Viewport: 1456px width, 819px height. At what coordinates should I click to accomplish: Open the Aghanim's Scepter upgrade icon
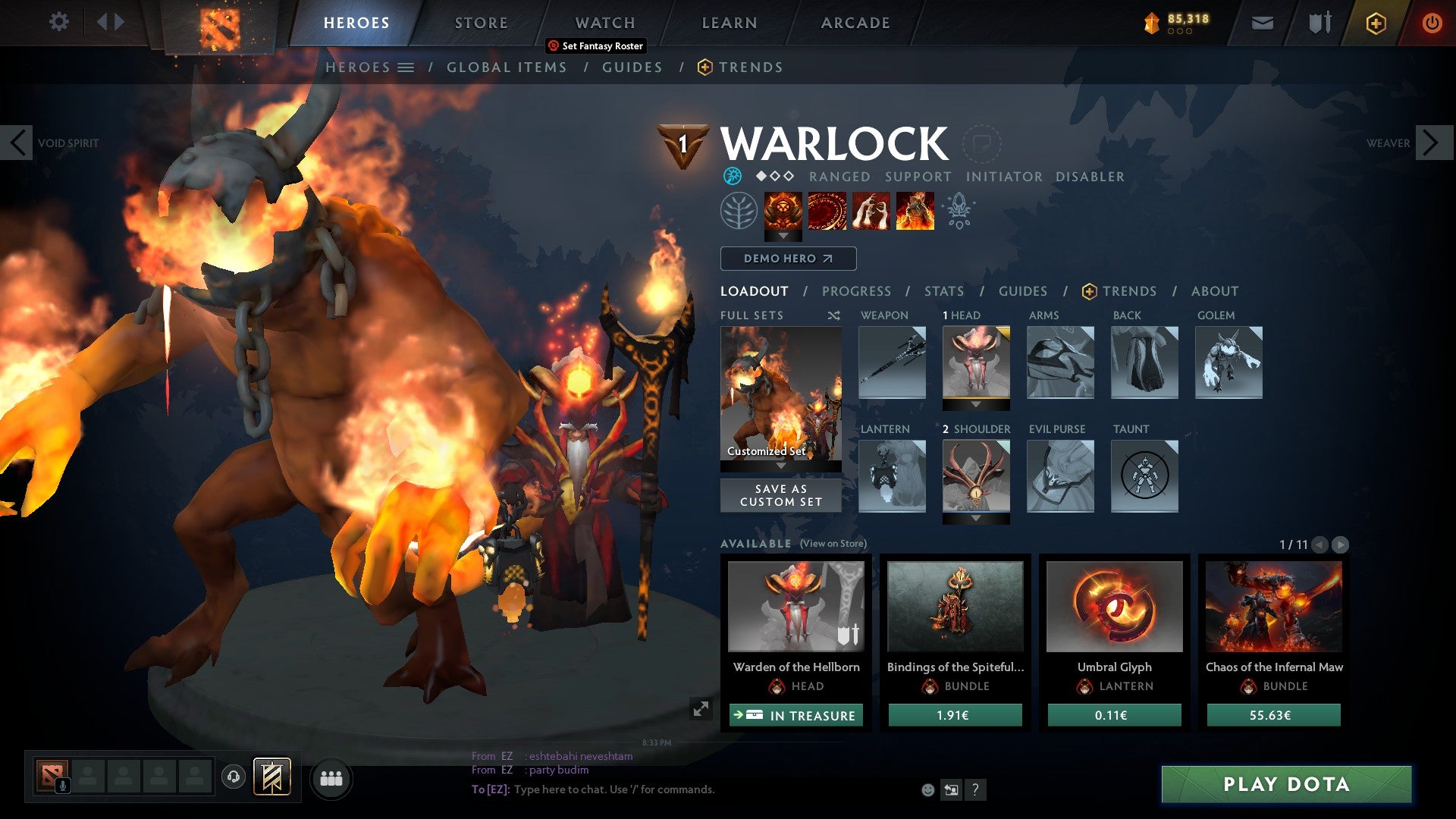[959, 213]
